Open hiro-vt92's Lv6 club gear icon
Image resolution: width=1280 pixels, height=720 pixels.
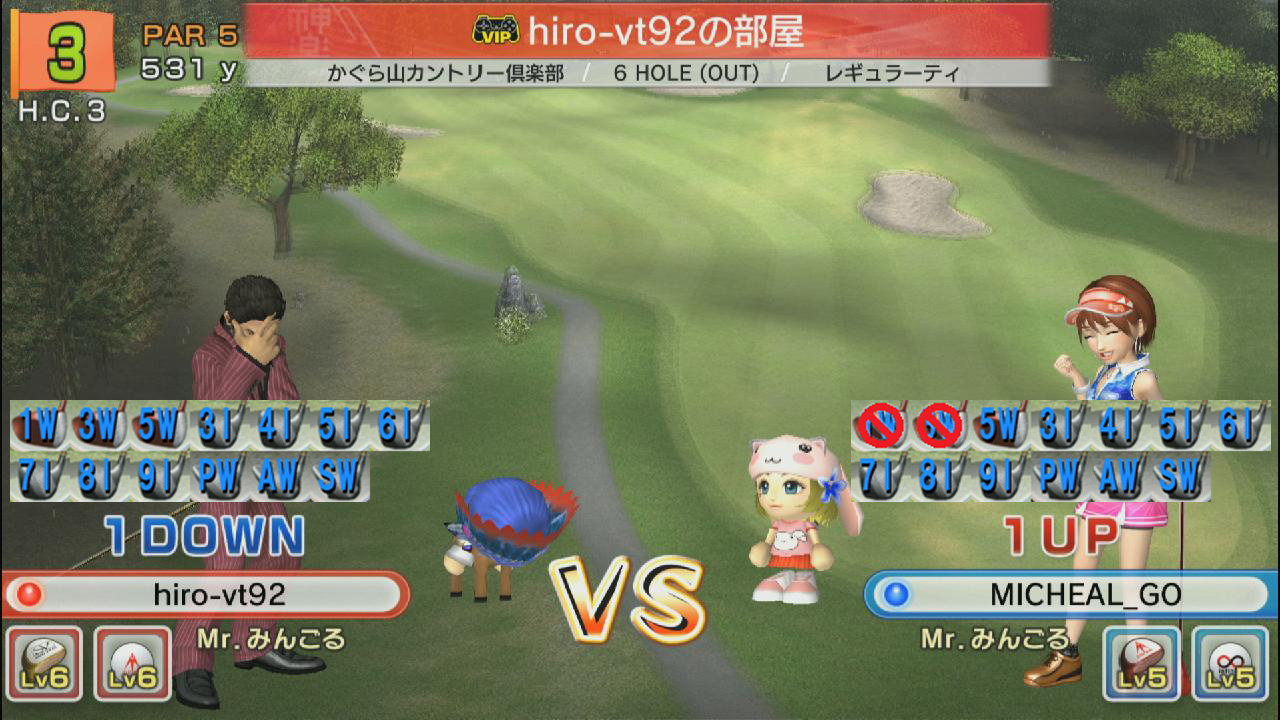(45, 662)
